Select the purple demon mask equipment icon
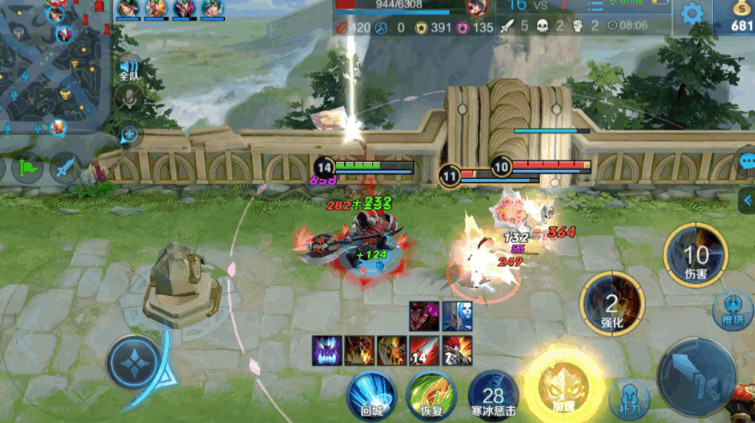 tap(328, 350)
